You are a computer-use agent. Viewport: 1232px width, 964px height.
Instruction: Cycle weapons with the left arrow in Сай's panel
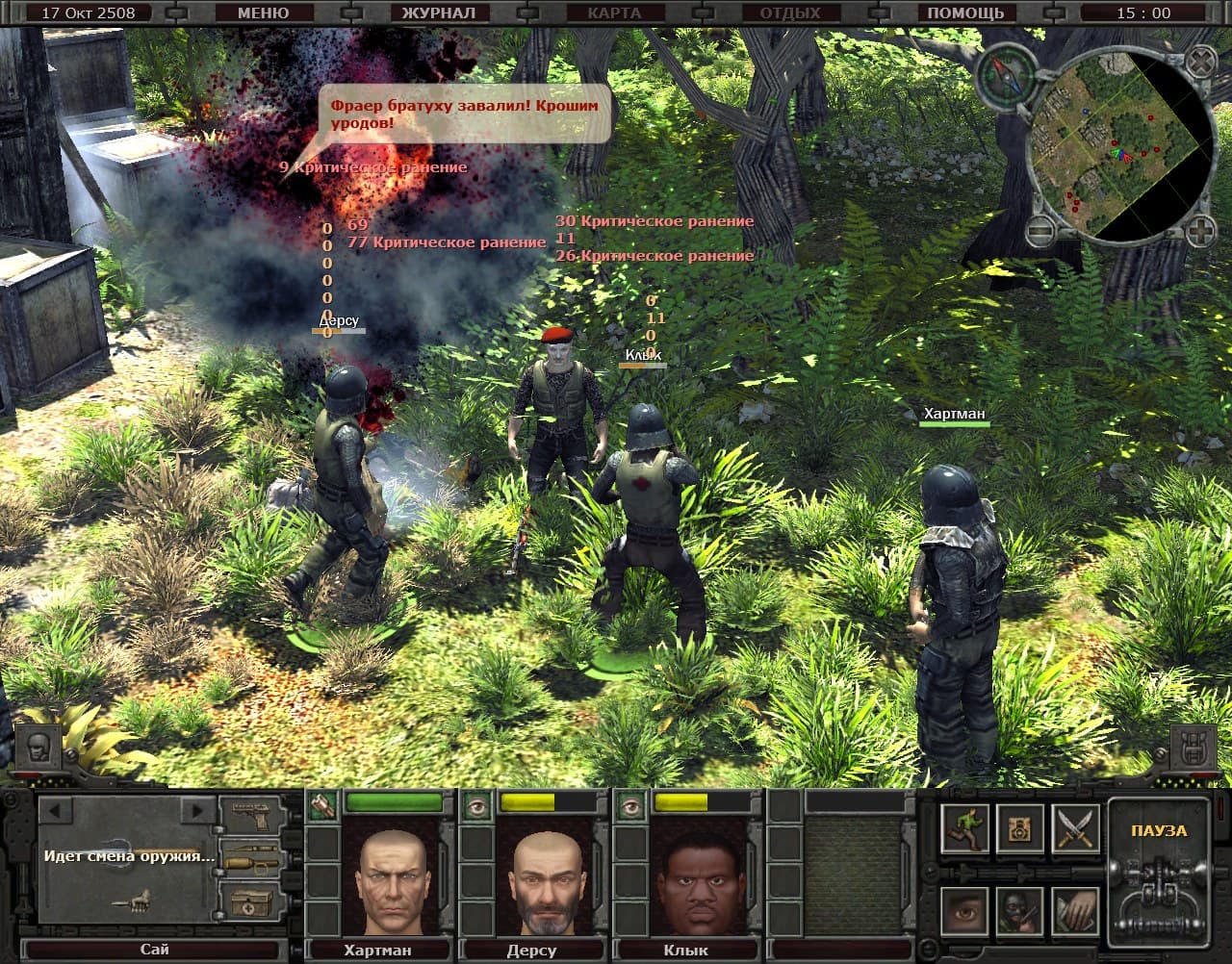click(53, 811)
